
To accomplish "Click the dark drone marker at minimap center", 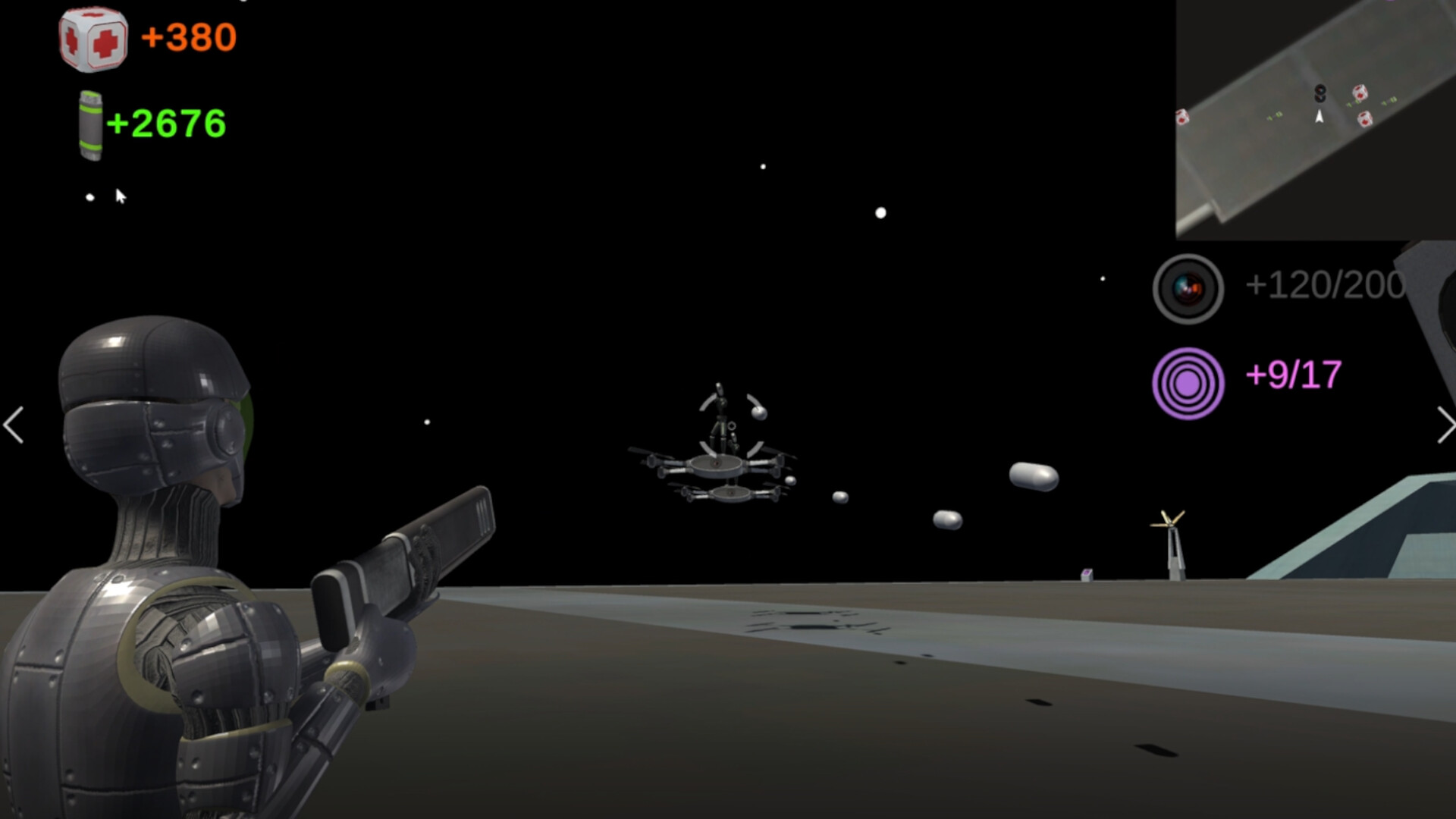I will pos(1319,93).
